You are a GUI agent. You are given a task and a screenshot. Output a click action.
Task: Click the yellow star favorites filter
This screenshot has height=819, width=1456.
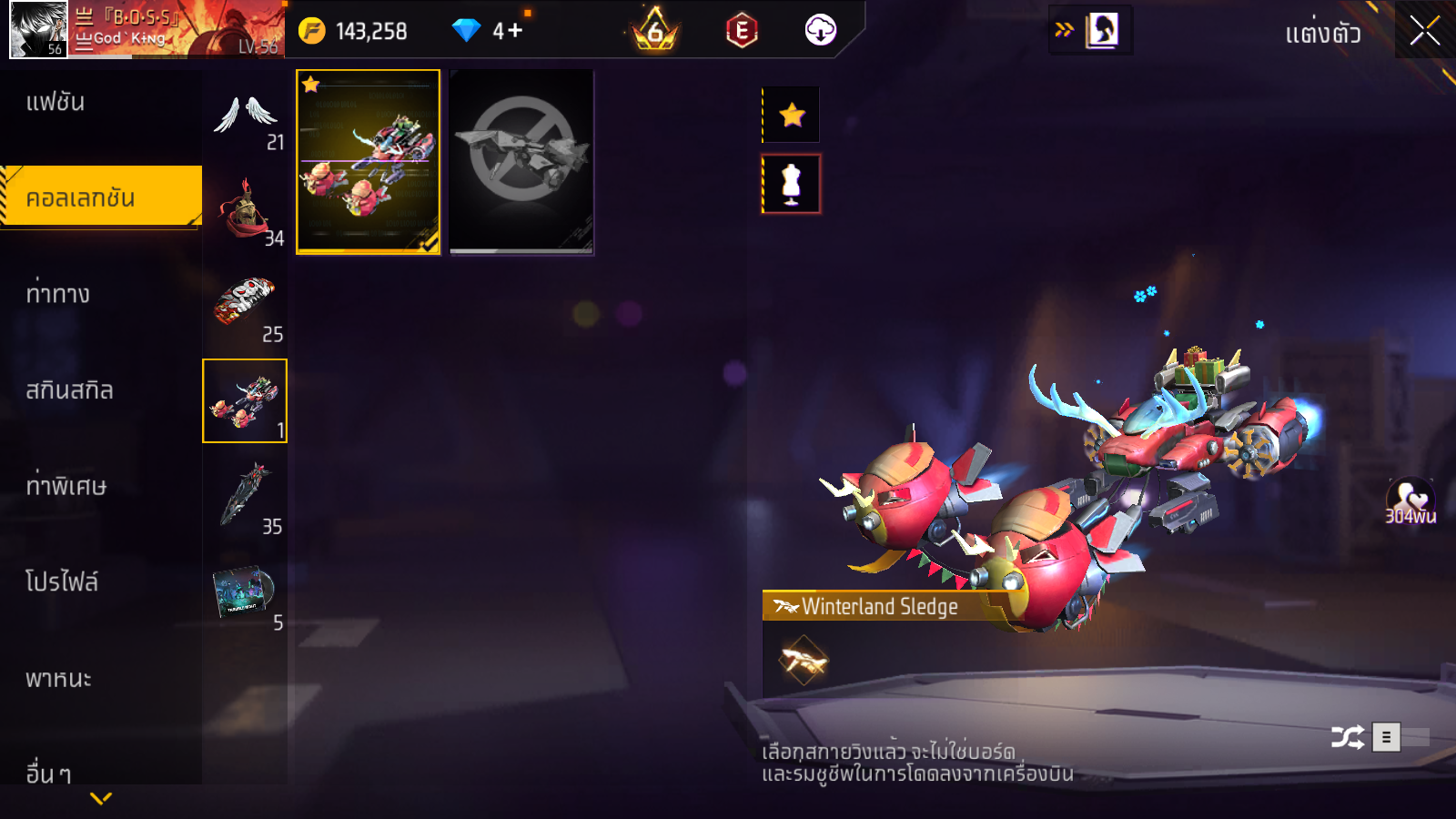coord(792,115)
